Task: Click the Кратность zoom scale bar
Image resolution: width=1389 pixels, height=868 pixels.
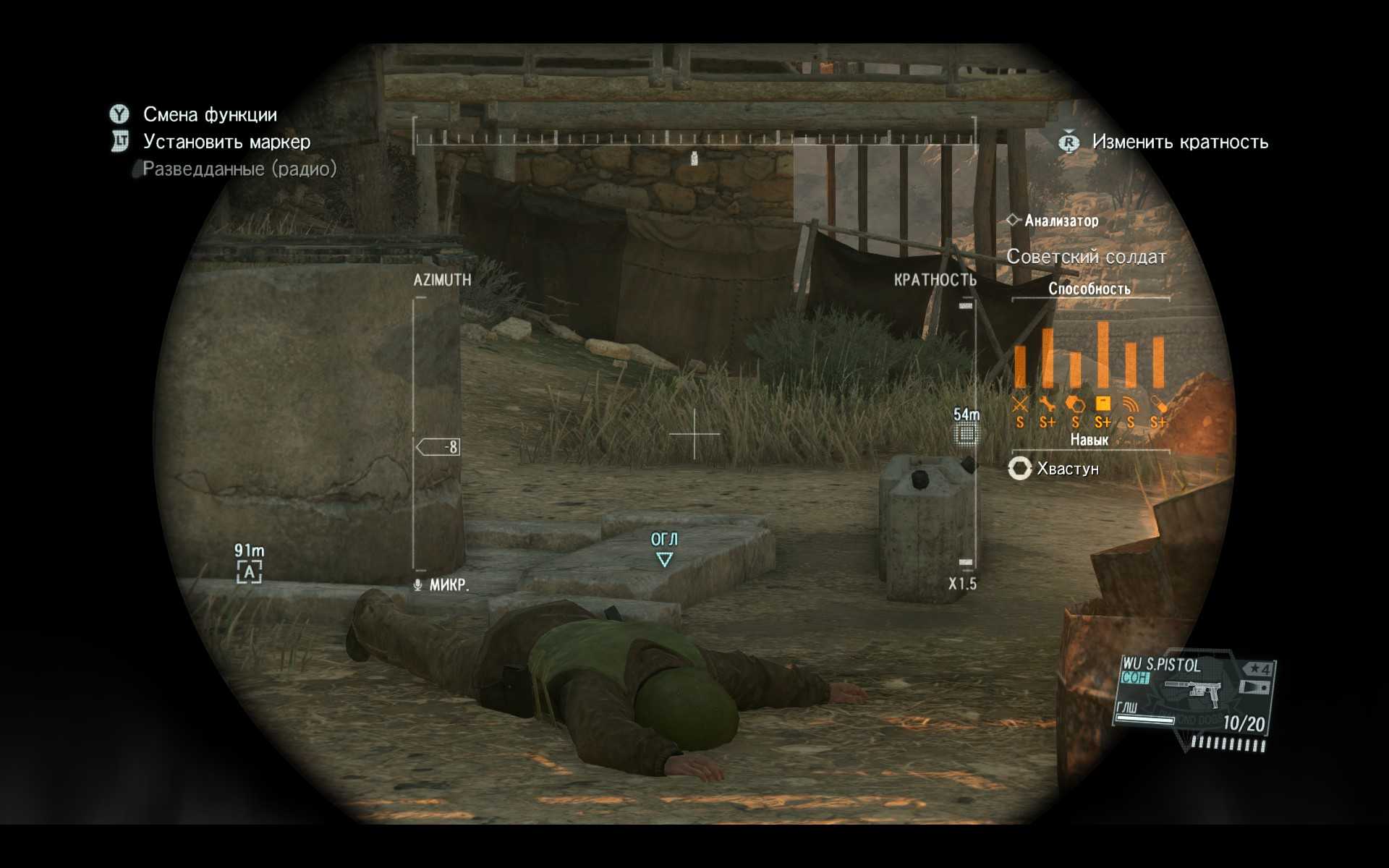Action: click(x=967, y=434)
